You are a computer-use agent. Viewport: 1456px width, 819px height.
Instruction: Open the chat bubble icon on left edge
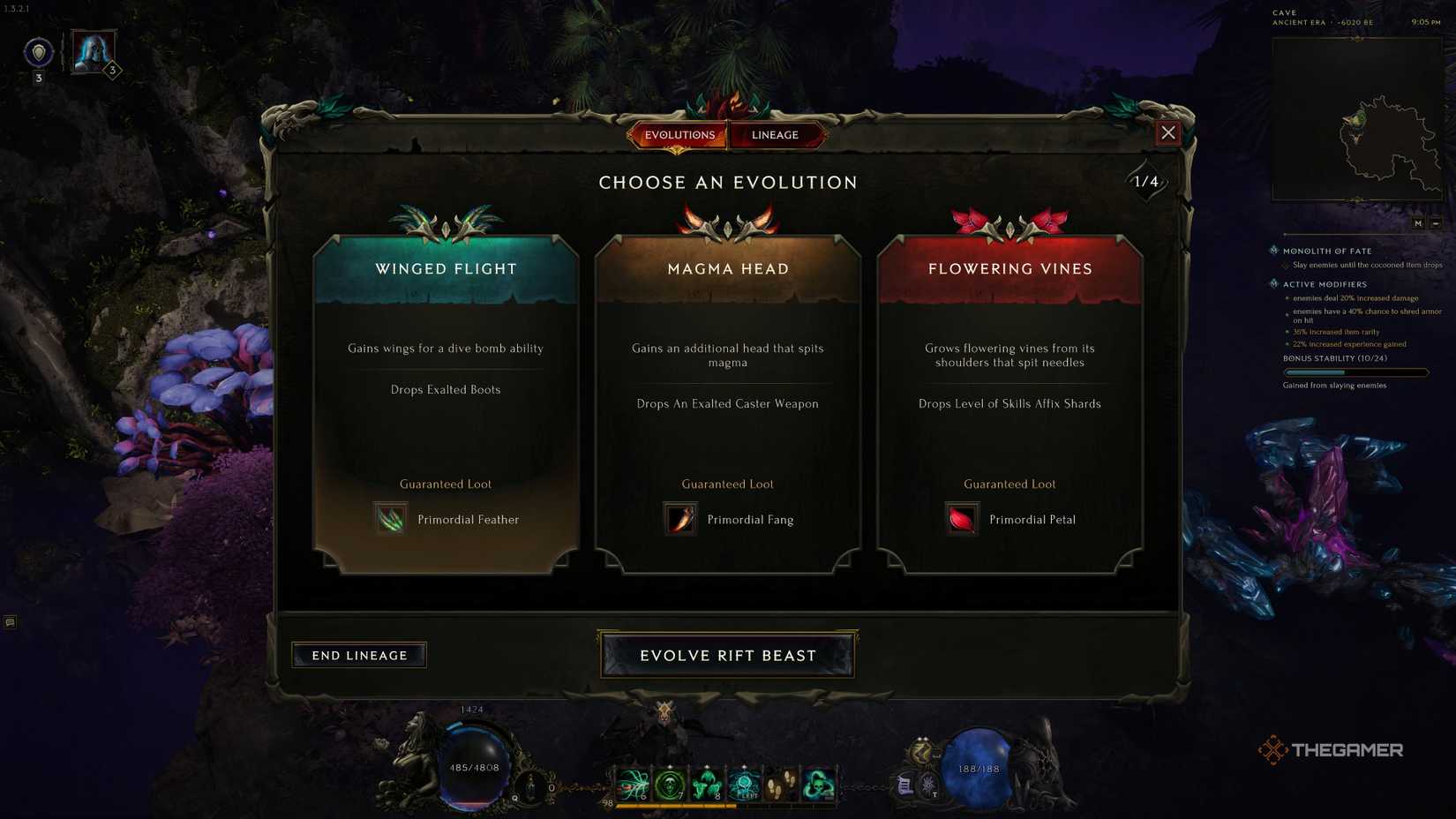[x=10, y=622]
